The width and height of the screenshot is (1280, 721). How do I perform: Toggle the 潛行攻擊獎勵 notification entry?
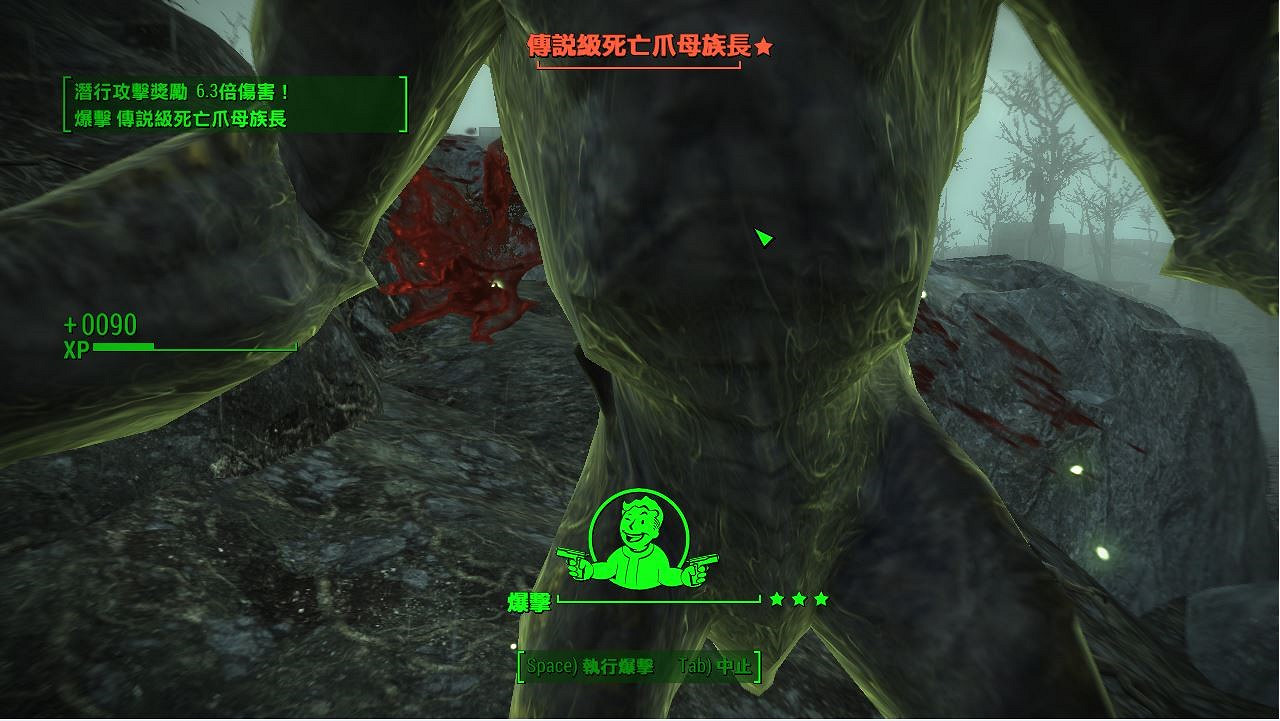coord(180,89)
